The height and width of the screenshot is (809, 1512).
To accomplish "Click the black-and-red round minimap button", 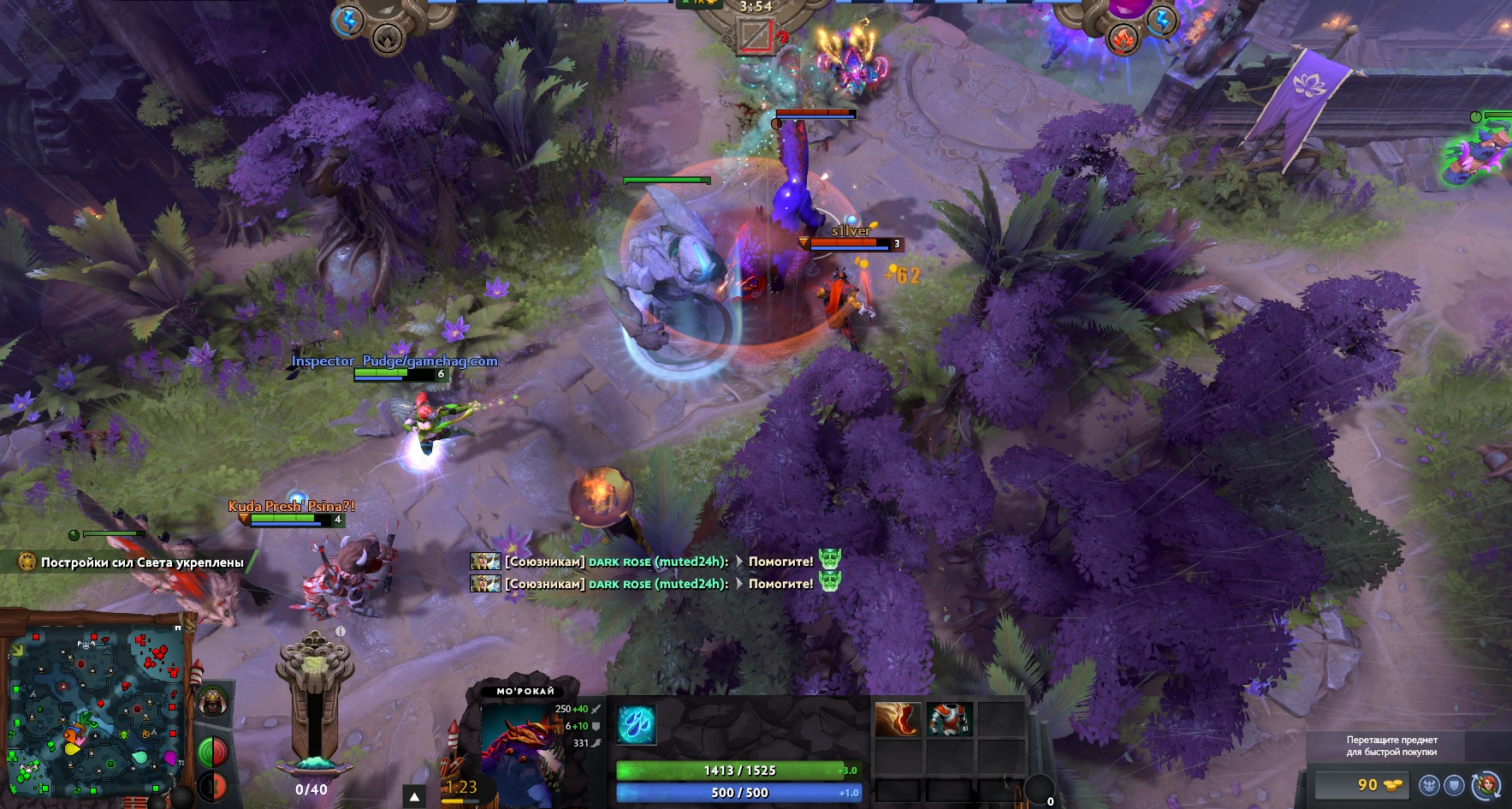I will (x=210, y=786).
